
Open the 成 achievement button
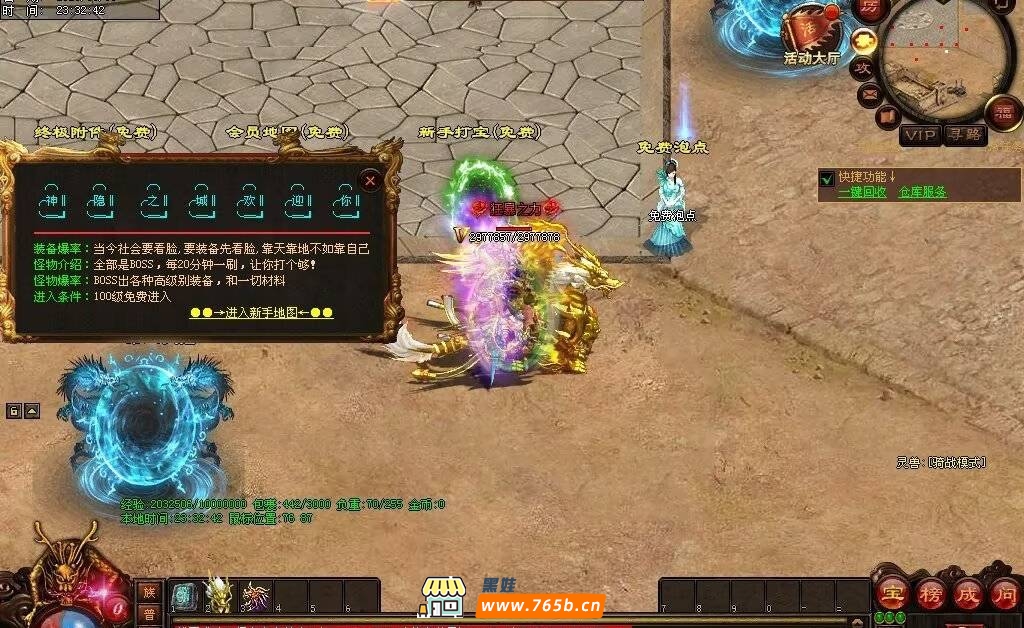pos(967,592)
